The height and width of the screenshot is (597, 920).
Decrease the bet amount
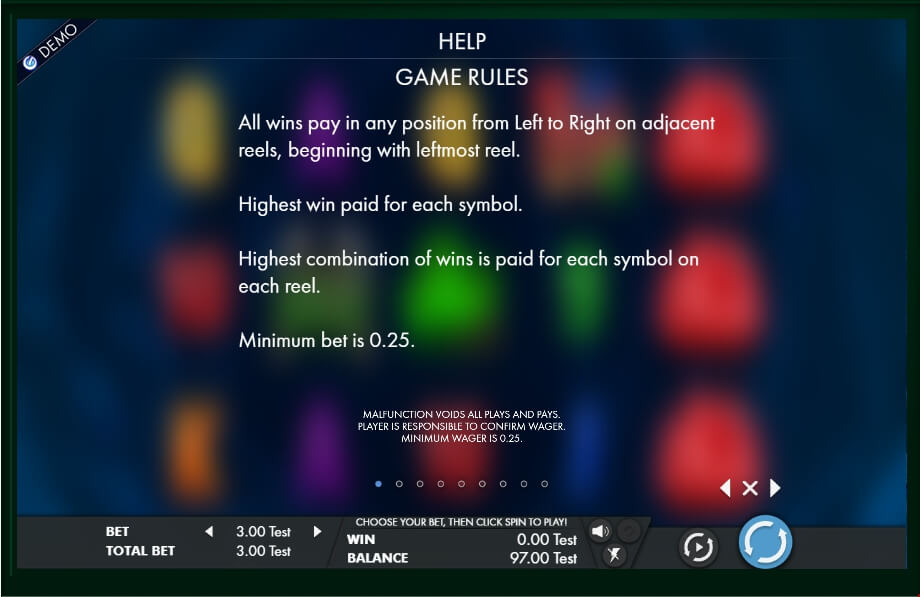[x=209, y=532]
